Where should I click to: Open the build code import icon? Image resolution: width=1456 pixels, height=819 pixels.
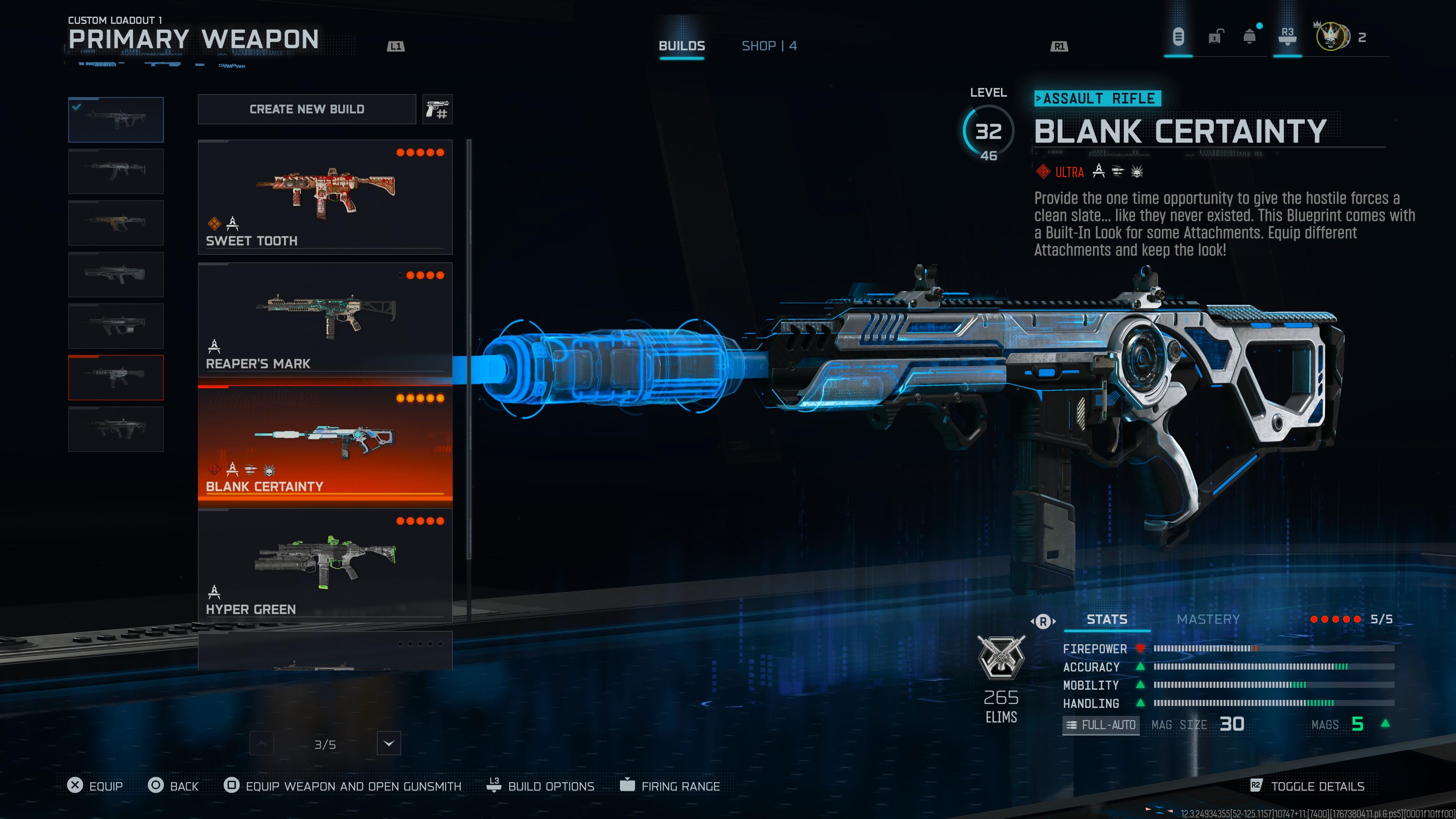(438, 109)
